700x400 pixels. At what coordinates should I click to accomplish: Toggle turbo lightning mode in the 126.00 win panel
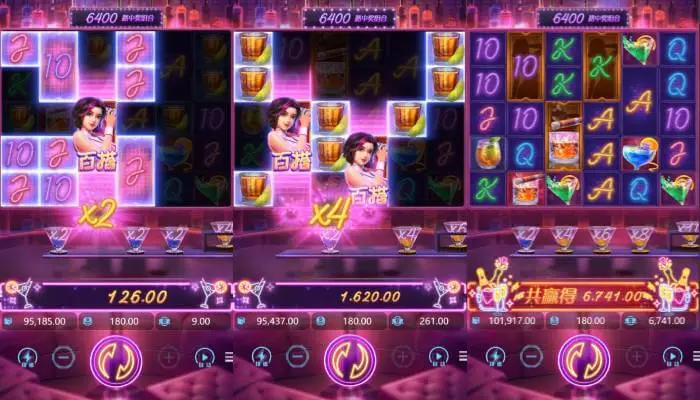point(26,356)
